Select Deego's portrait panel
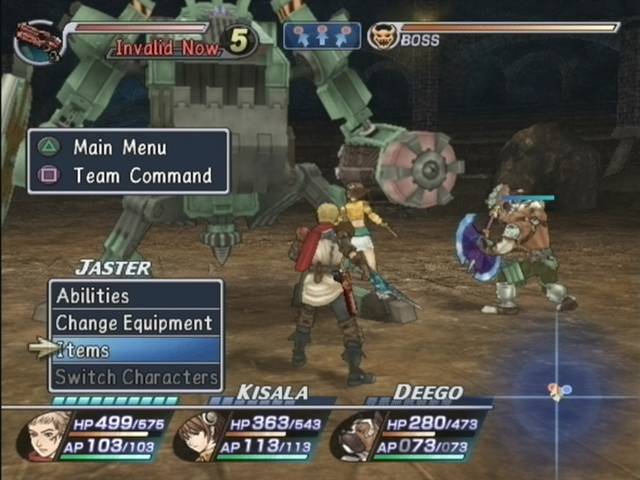The image size is (640, 480). [356, 436]
